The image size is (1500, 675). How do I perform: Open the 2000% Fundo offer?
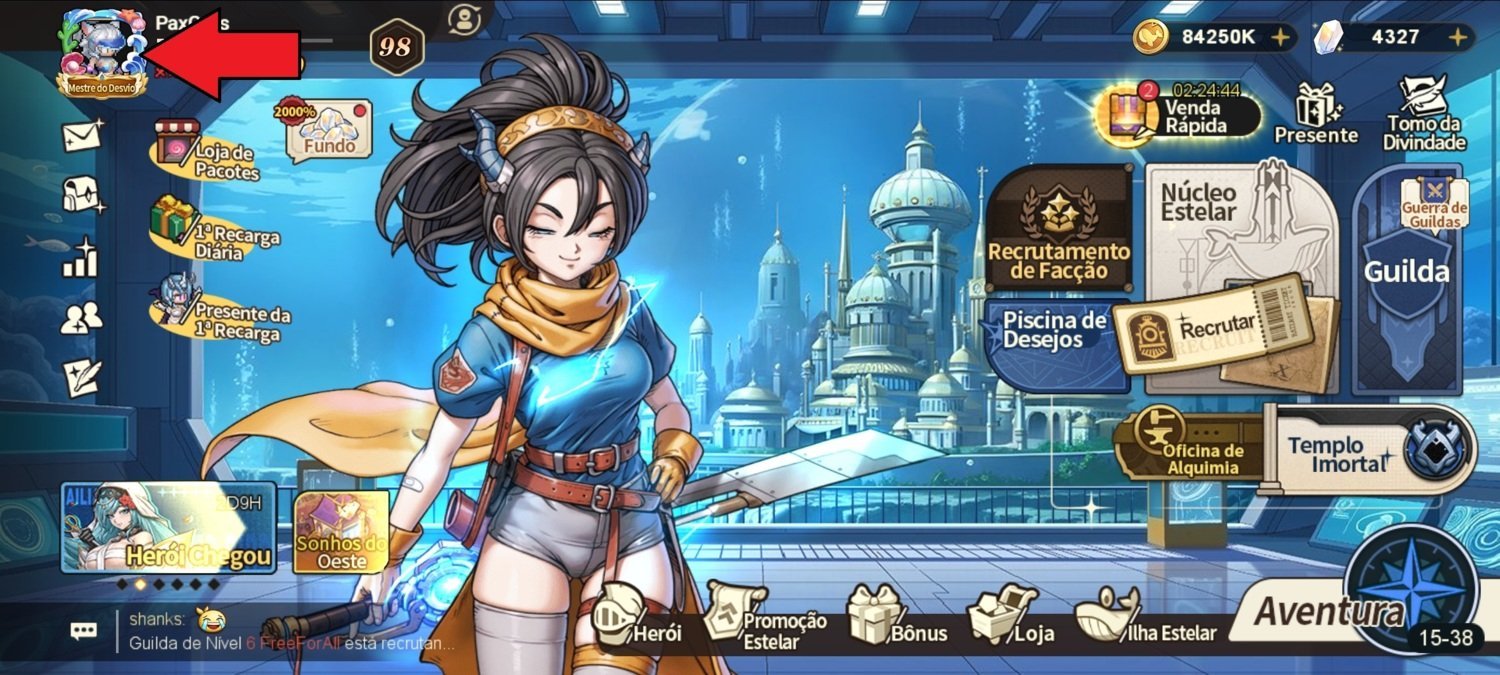[328, 130]
